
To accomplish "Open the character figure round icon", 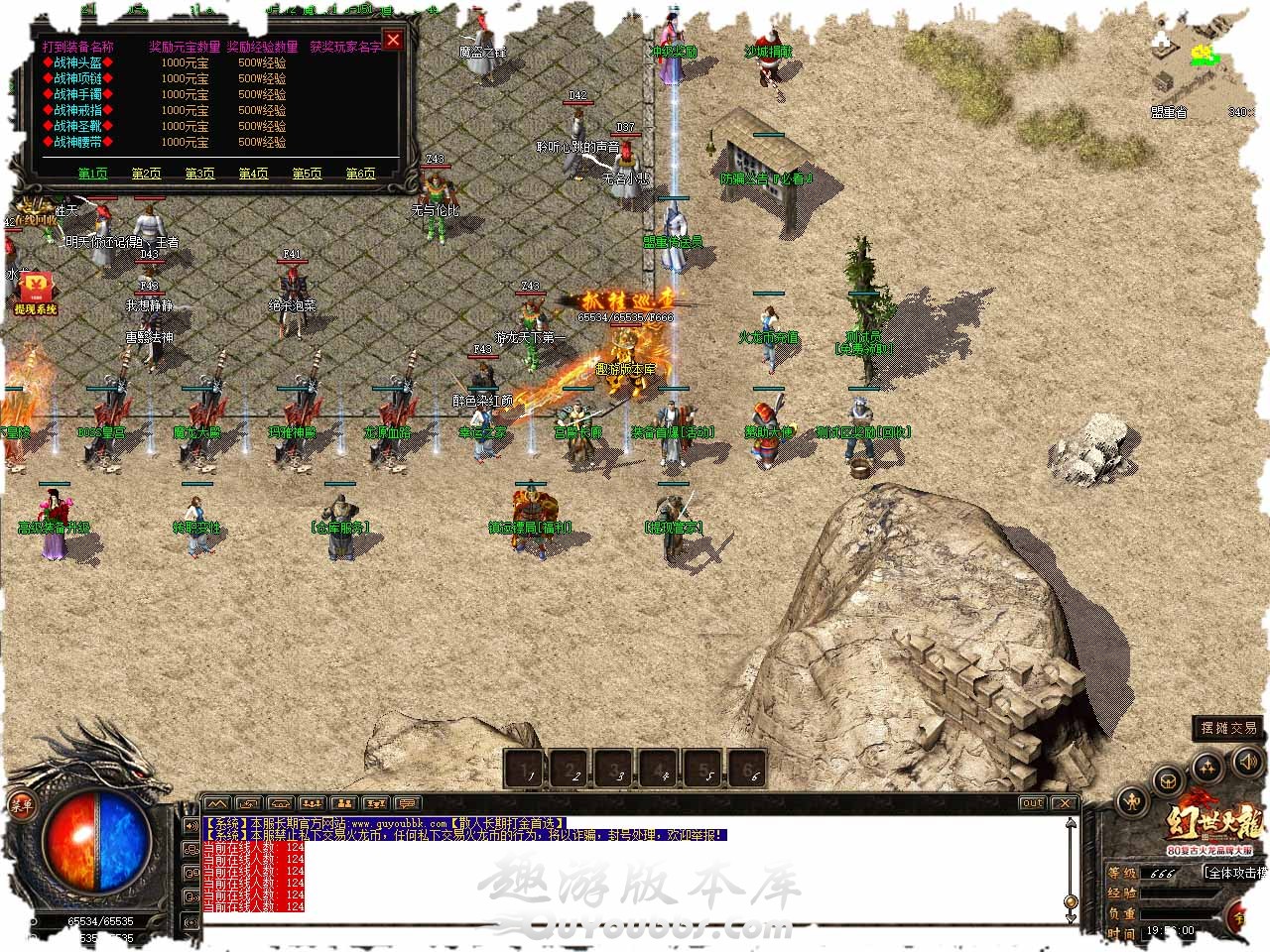I will point(1132,801).
